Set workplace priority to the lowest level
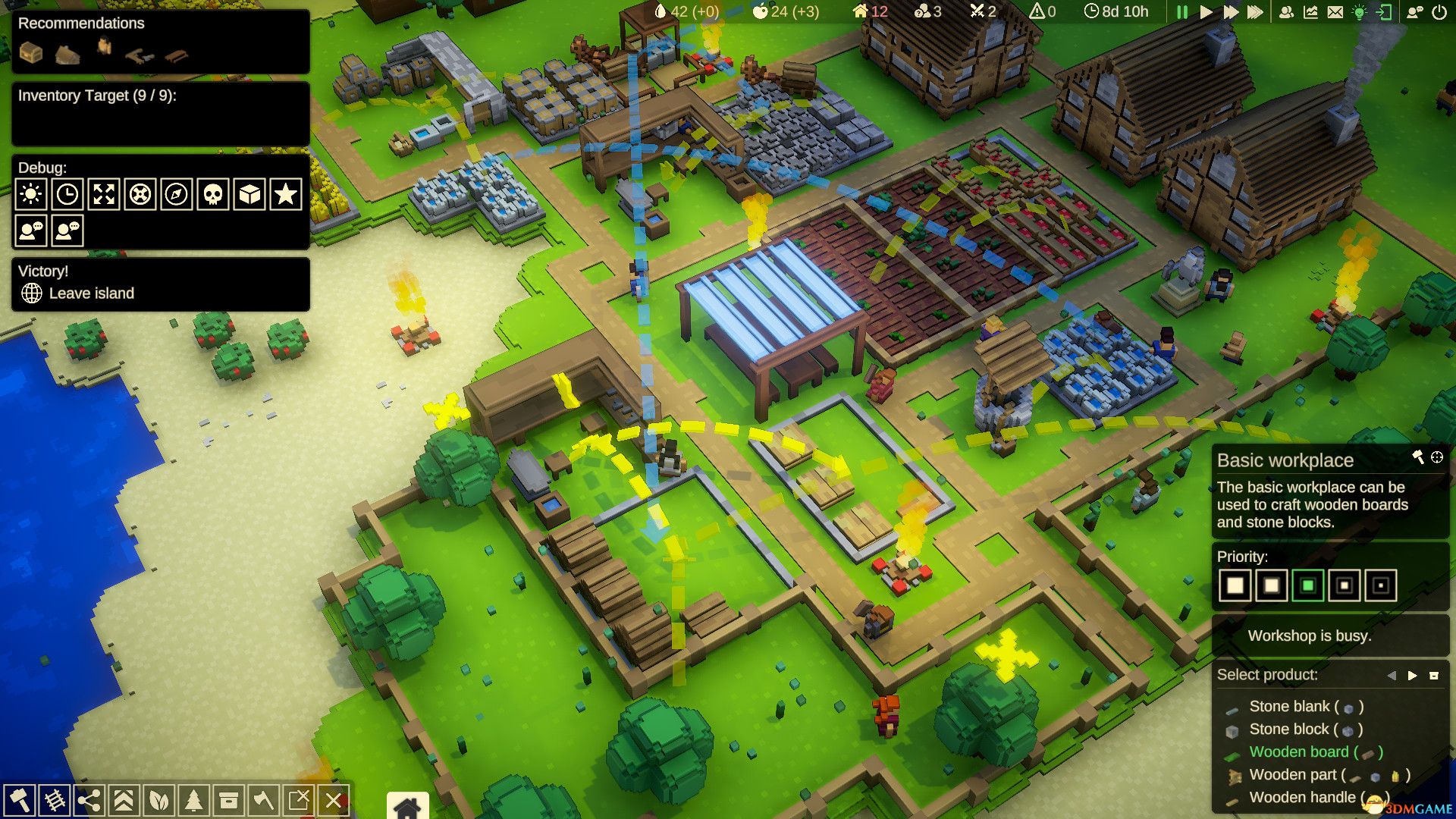 pos(1381,585)
